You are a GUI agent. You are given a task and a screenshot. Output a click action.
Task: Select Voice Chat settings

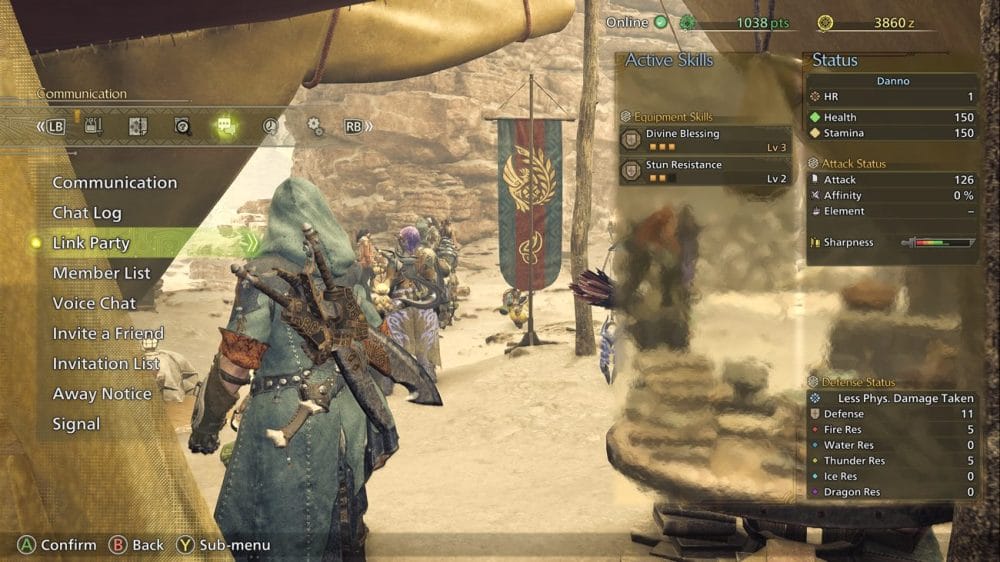(x=94, y=303)
